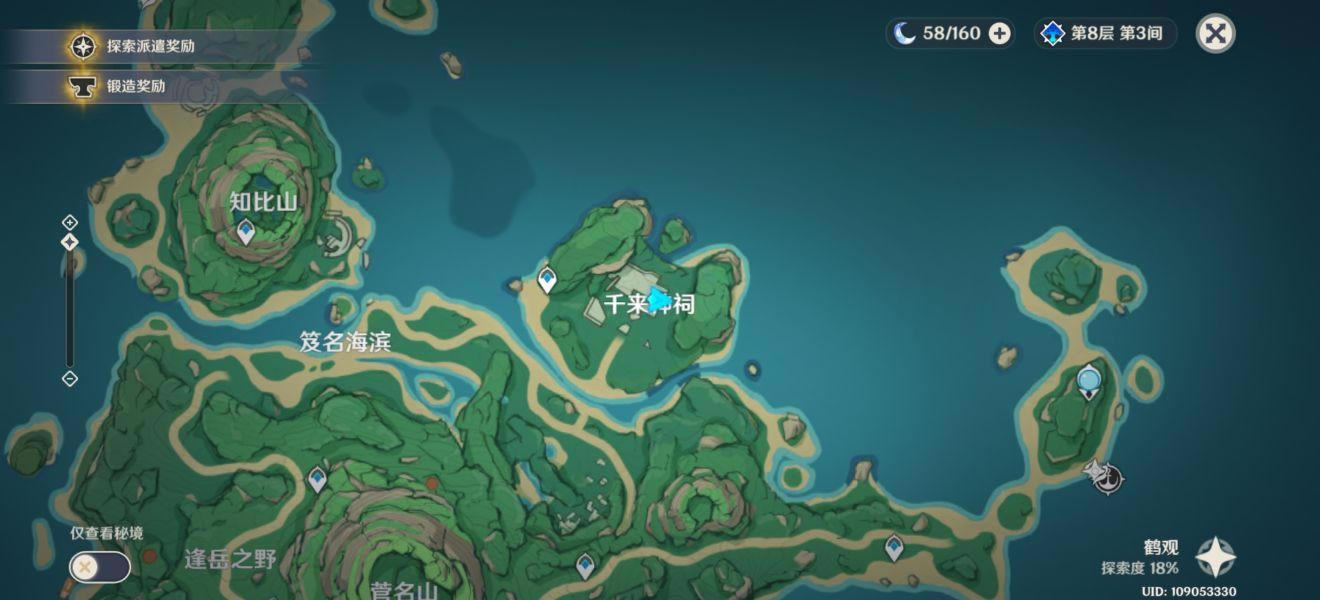
Task: Open the 鹤观 region selector star
Action: pyautogui.click(x=1215, y=557)
